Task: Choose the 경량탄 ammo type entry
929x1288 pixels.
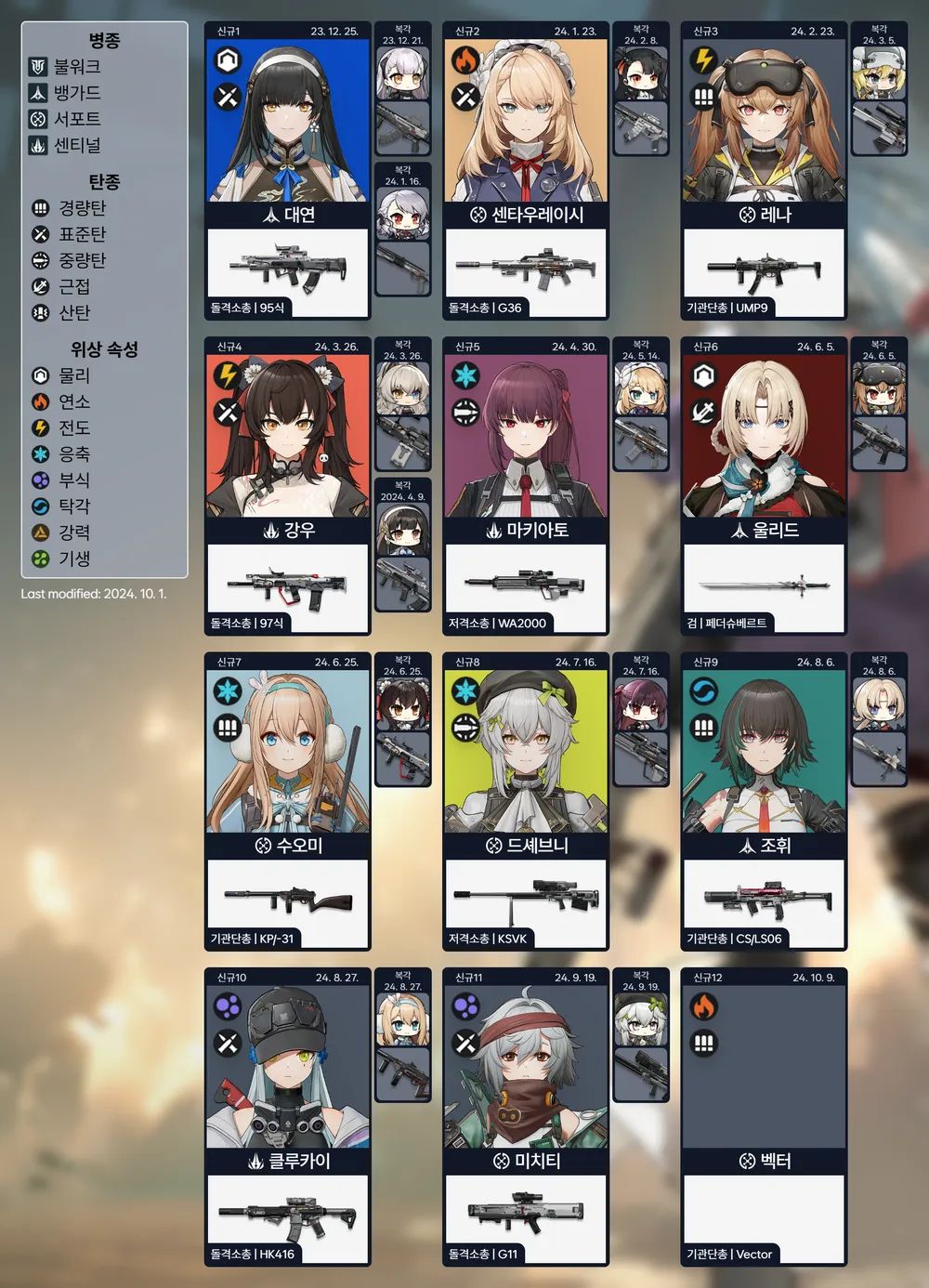Action: point(72,208)
